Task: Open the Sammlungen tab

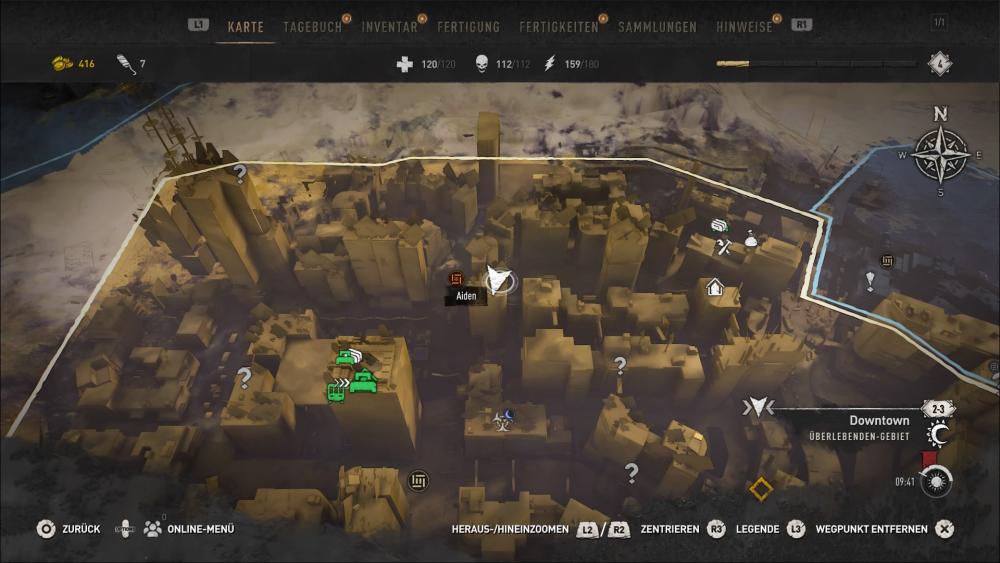Action: [657, 27]
